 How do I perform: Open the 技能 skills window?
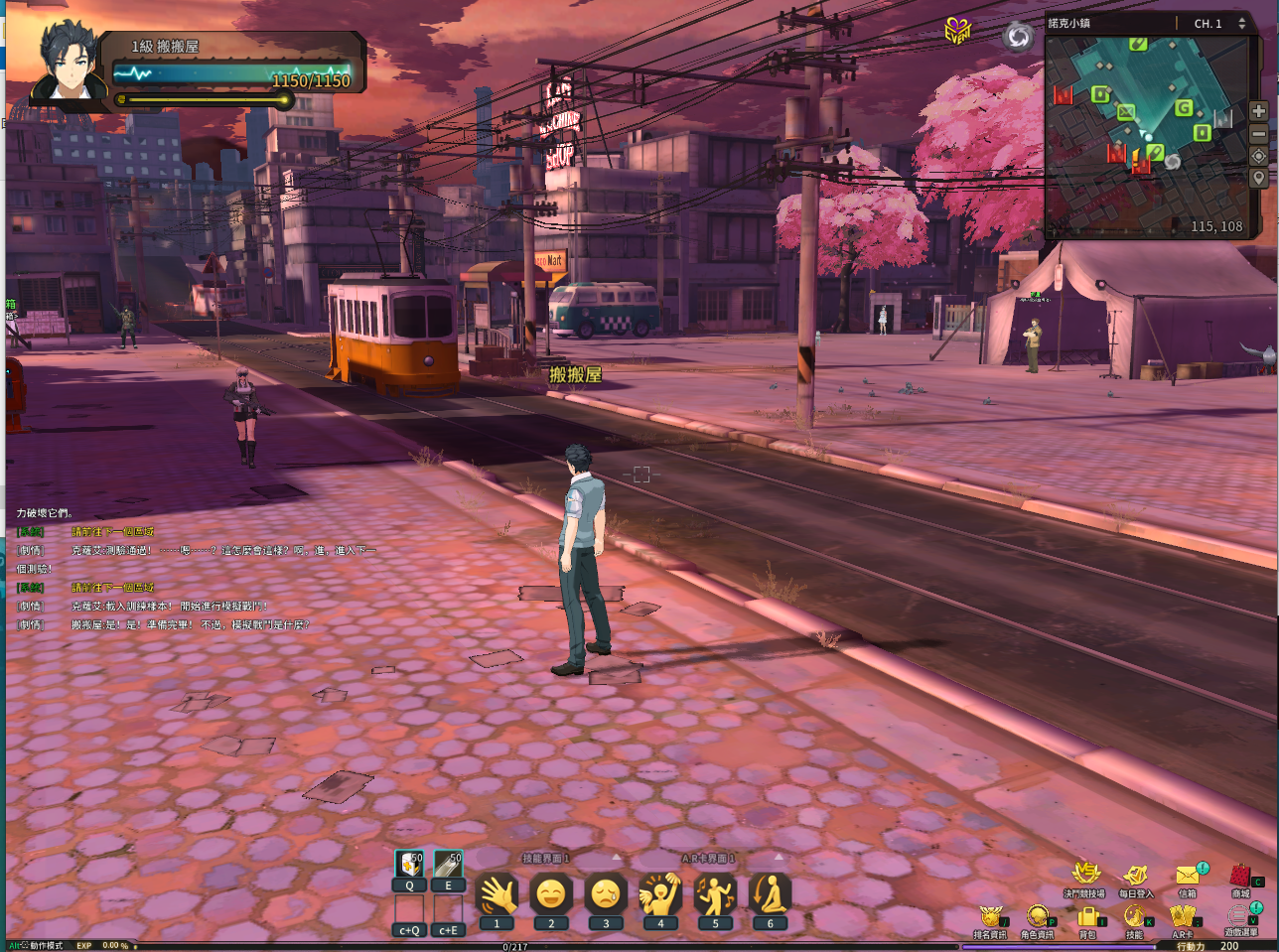(x=1134, y=916)
